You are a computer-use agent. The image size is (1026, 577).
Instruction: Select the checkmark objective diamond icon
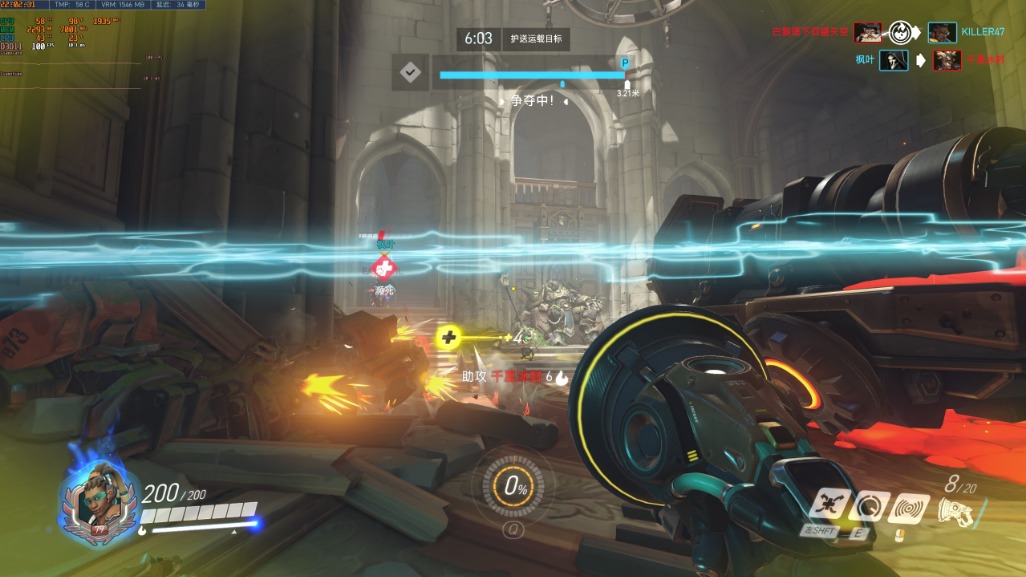click(x=409, y=73)
